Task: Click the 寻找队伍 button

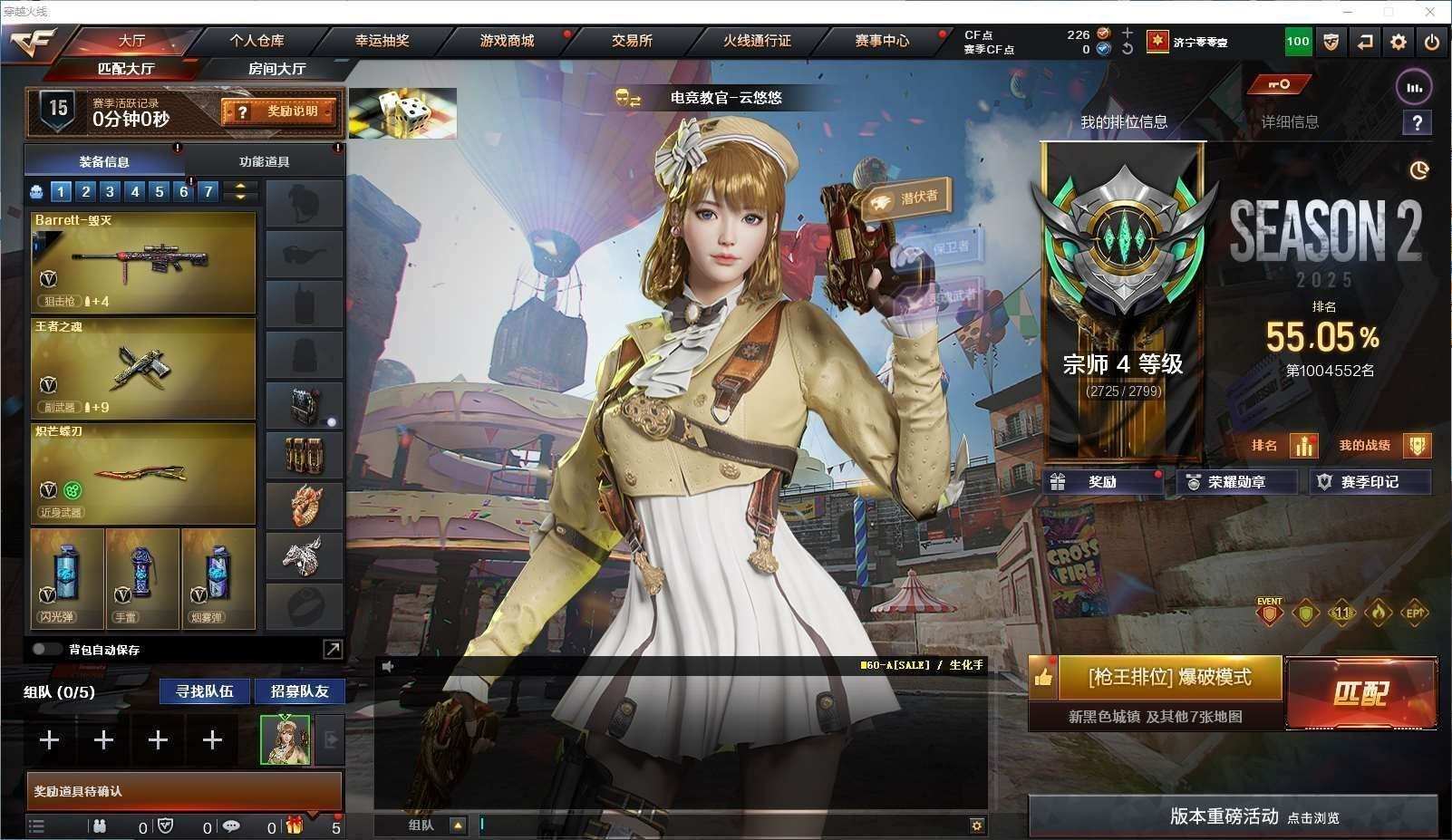Action: pyautogui.click(x=205, y=691)
